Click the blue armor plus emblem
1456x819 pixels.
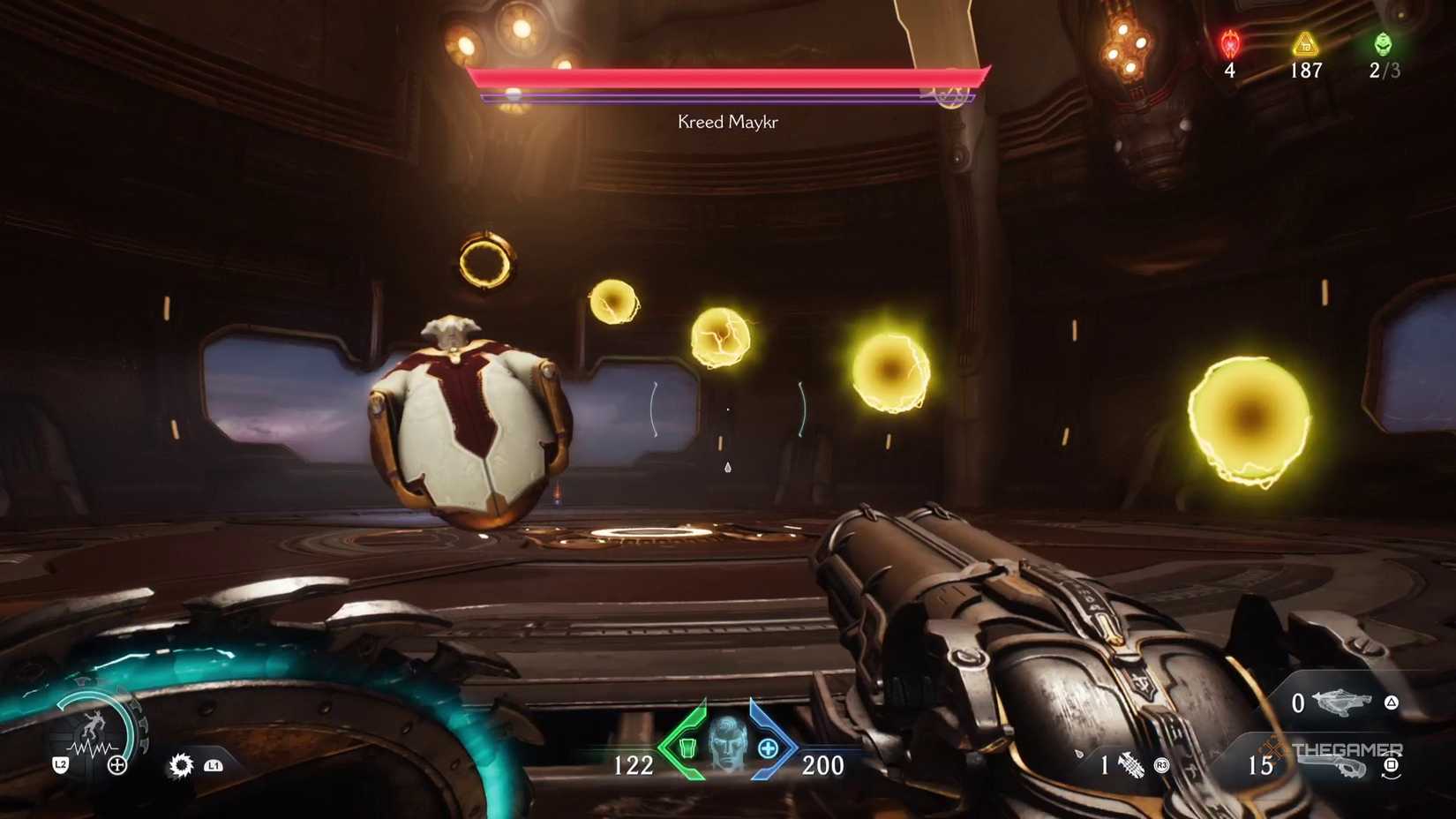point(769,749)
